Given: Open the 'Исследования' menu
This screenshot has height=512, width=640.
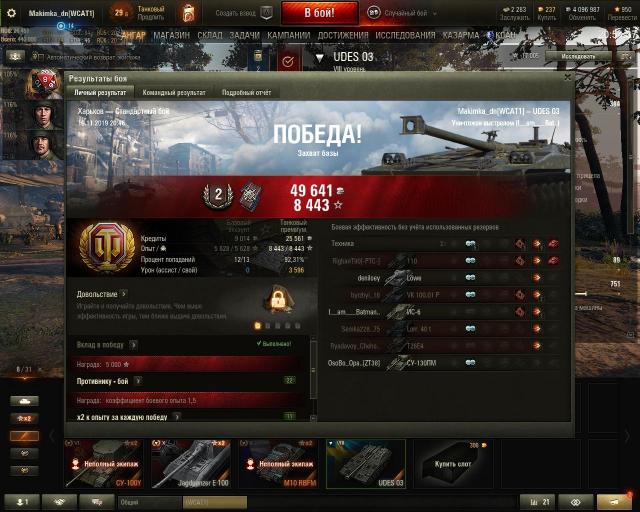Looking at the screenshot, I should coord(405,34).
